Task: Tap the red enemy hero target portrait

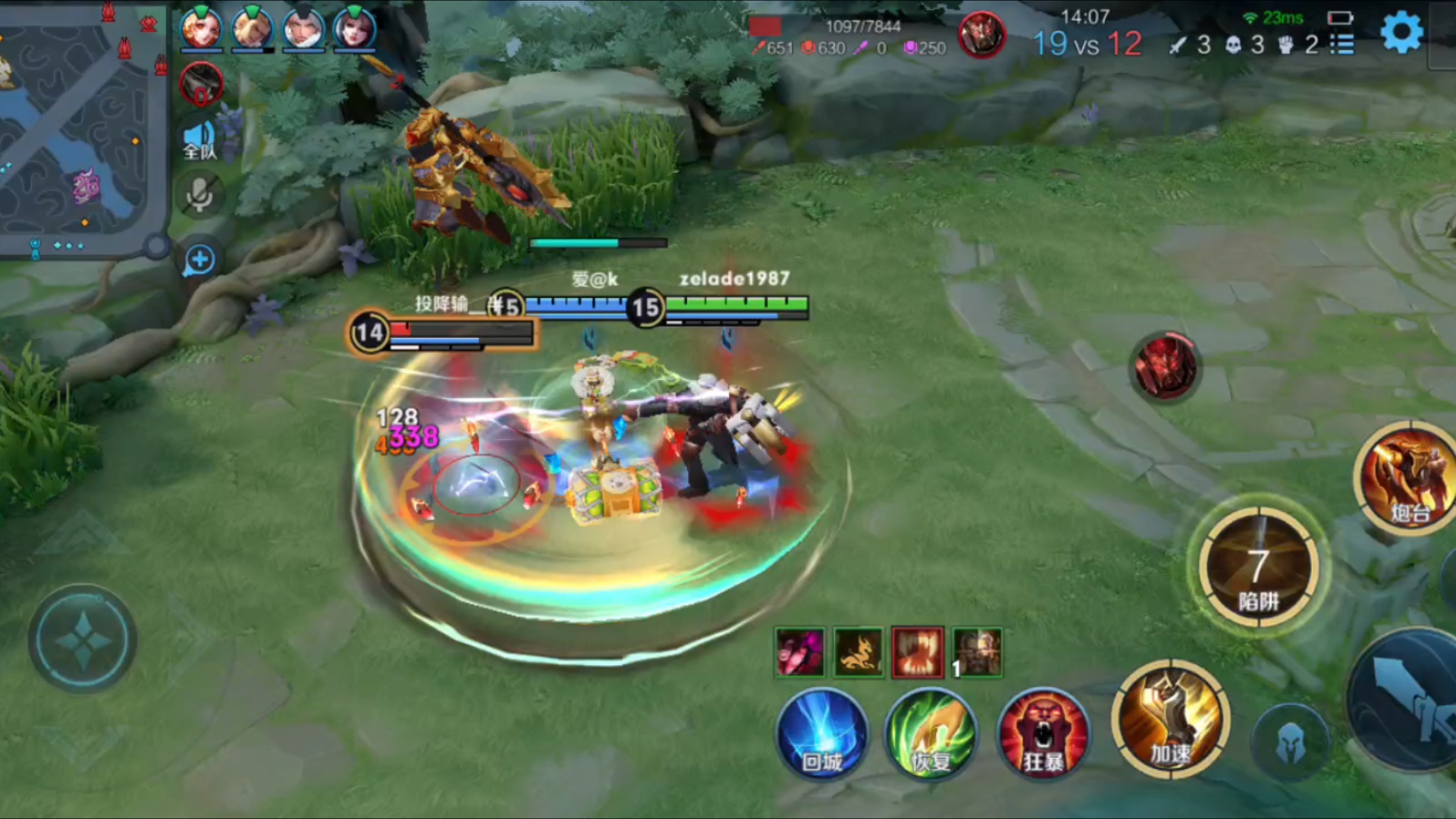Action: point(1166,366)
